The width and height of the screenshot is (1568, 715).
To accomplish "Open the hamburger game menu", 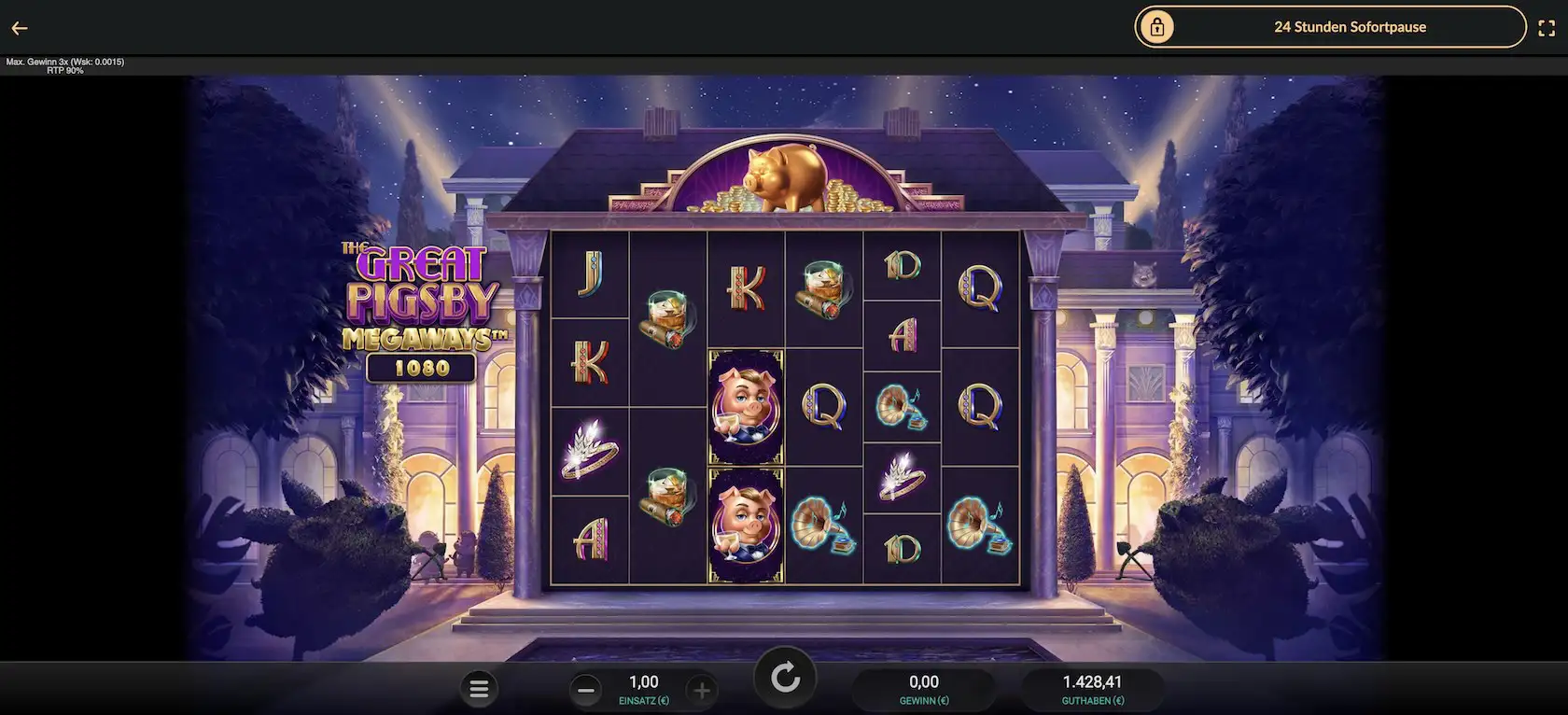I will [x=479, y=690].
